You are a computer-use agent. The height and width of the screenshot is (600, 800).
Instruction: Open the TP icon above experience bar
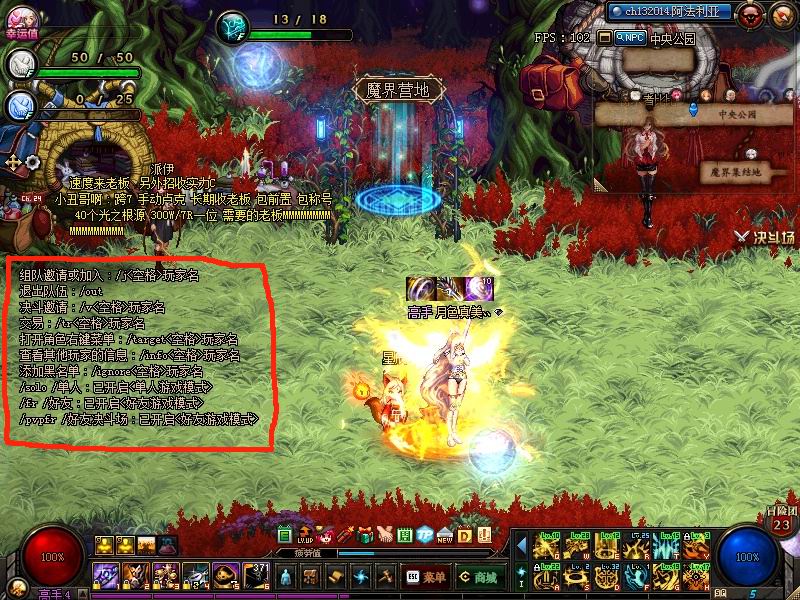coord(425,535)
